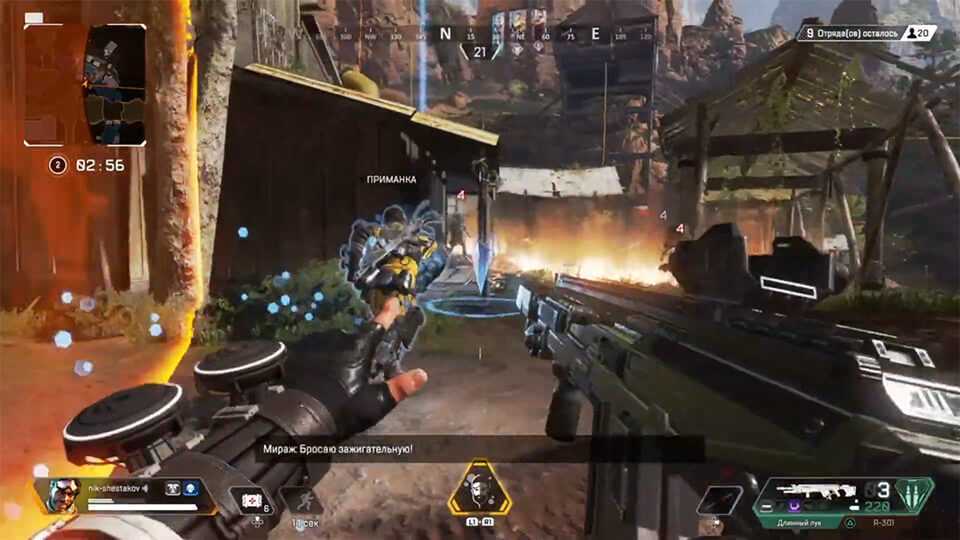This screenshot has height=540, width=960.
Task: Trigger Mirage's ultimate ability icon
Action: tap(479, 488)
